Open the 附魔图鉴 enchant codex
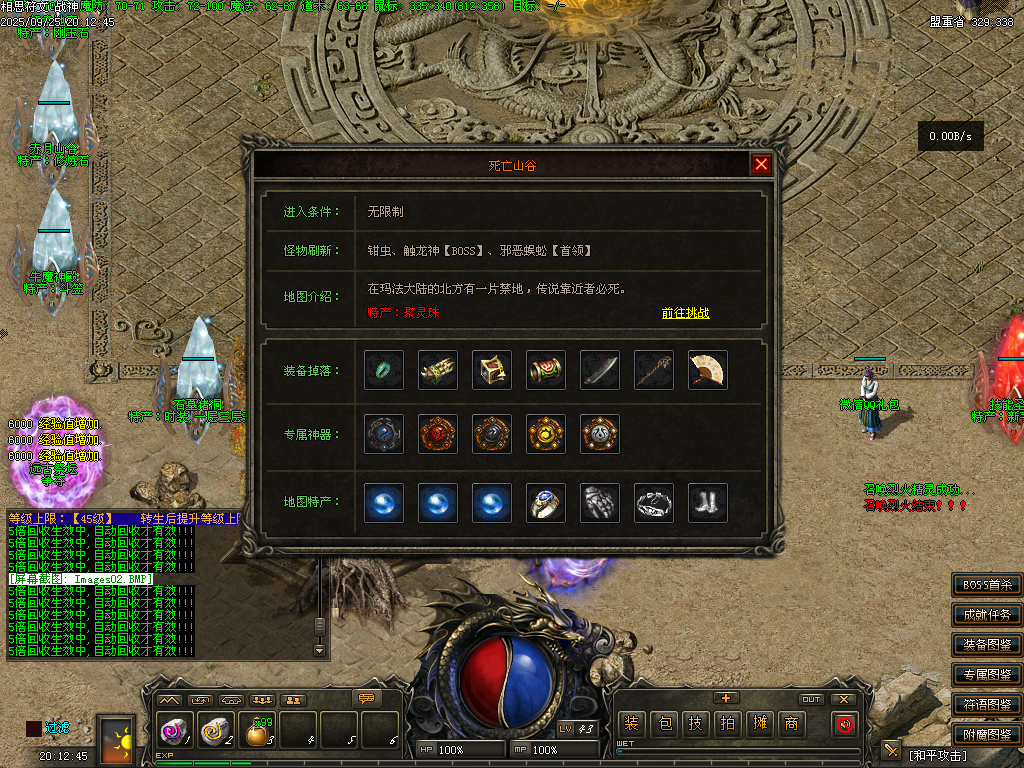This screenshot has width=1024, height=768. click(x=986, y=734)
